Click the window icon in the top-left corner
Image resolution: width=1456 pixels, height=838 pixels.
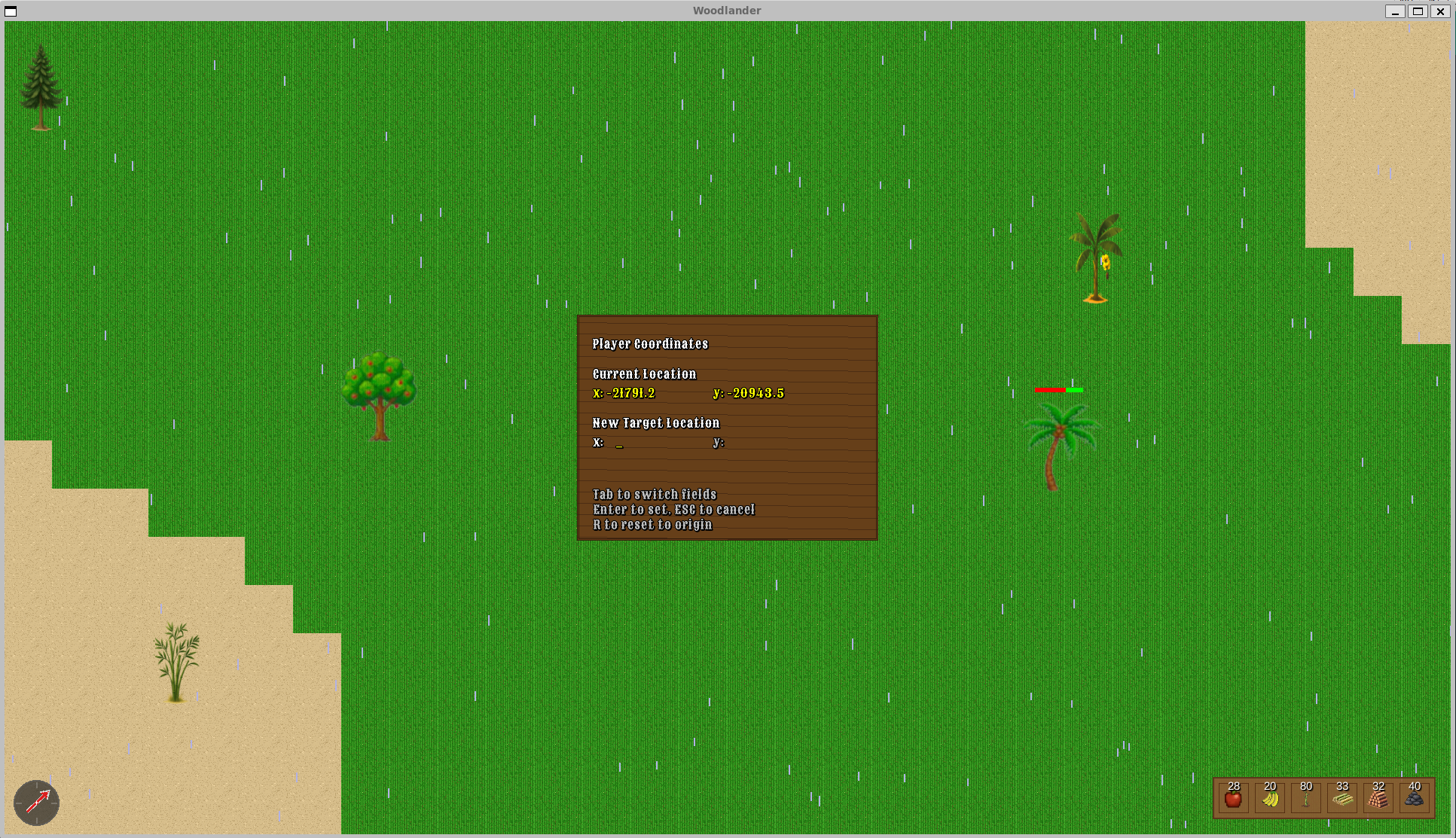click(10, 11)
